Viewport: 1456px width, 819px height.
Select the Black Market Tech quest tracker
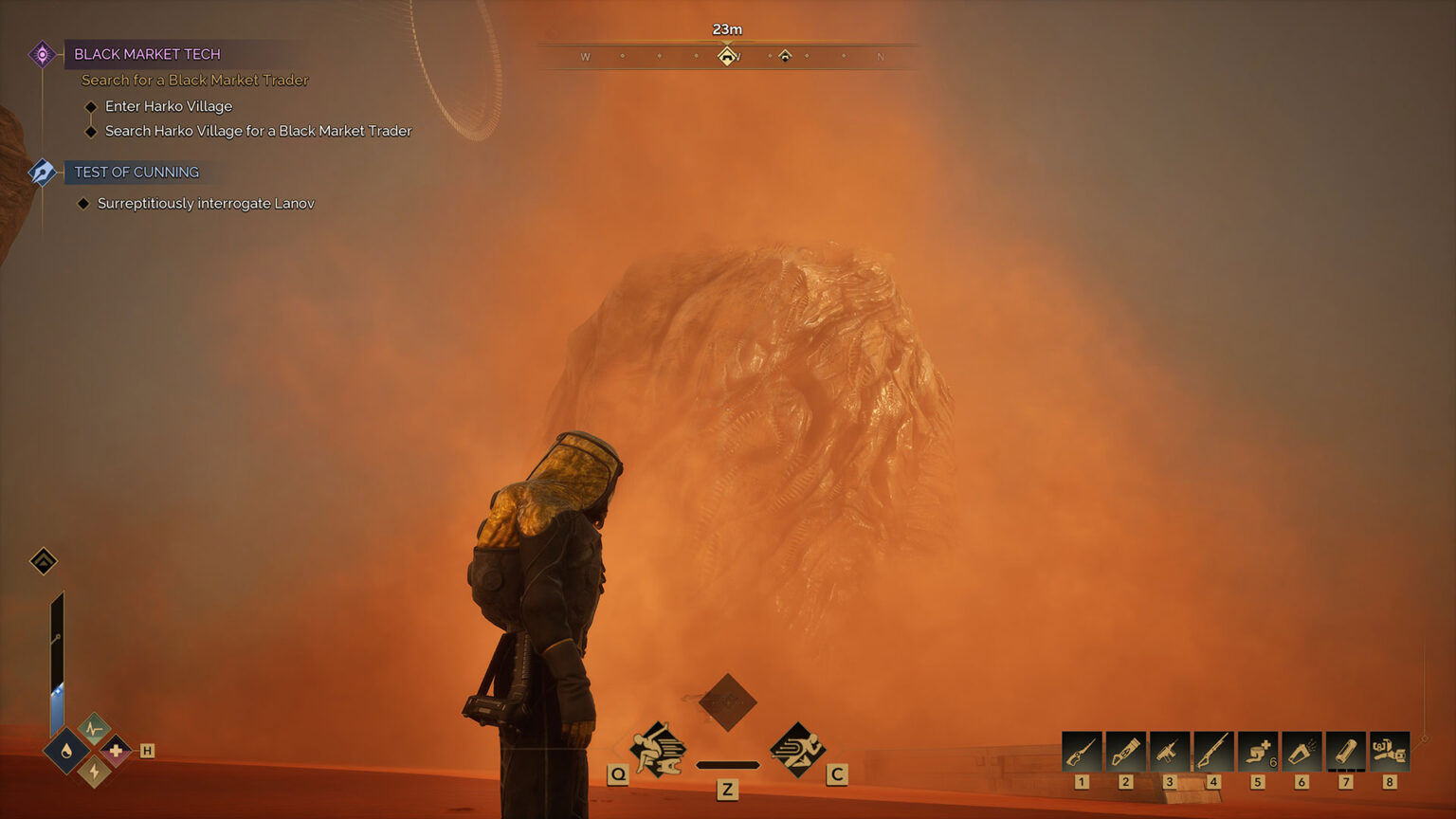click(x=147, y=54)
